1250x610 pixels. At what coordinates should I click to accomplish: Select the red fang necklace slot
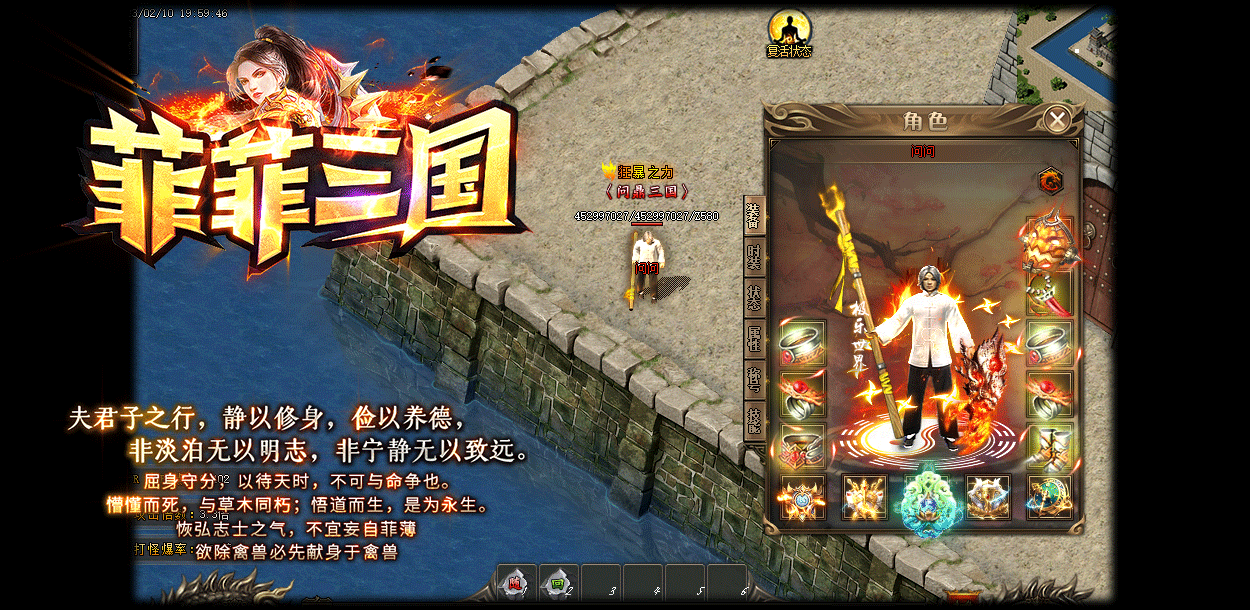[1049, 292]
